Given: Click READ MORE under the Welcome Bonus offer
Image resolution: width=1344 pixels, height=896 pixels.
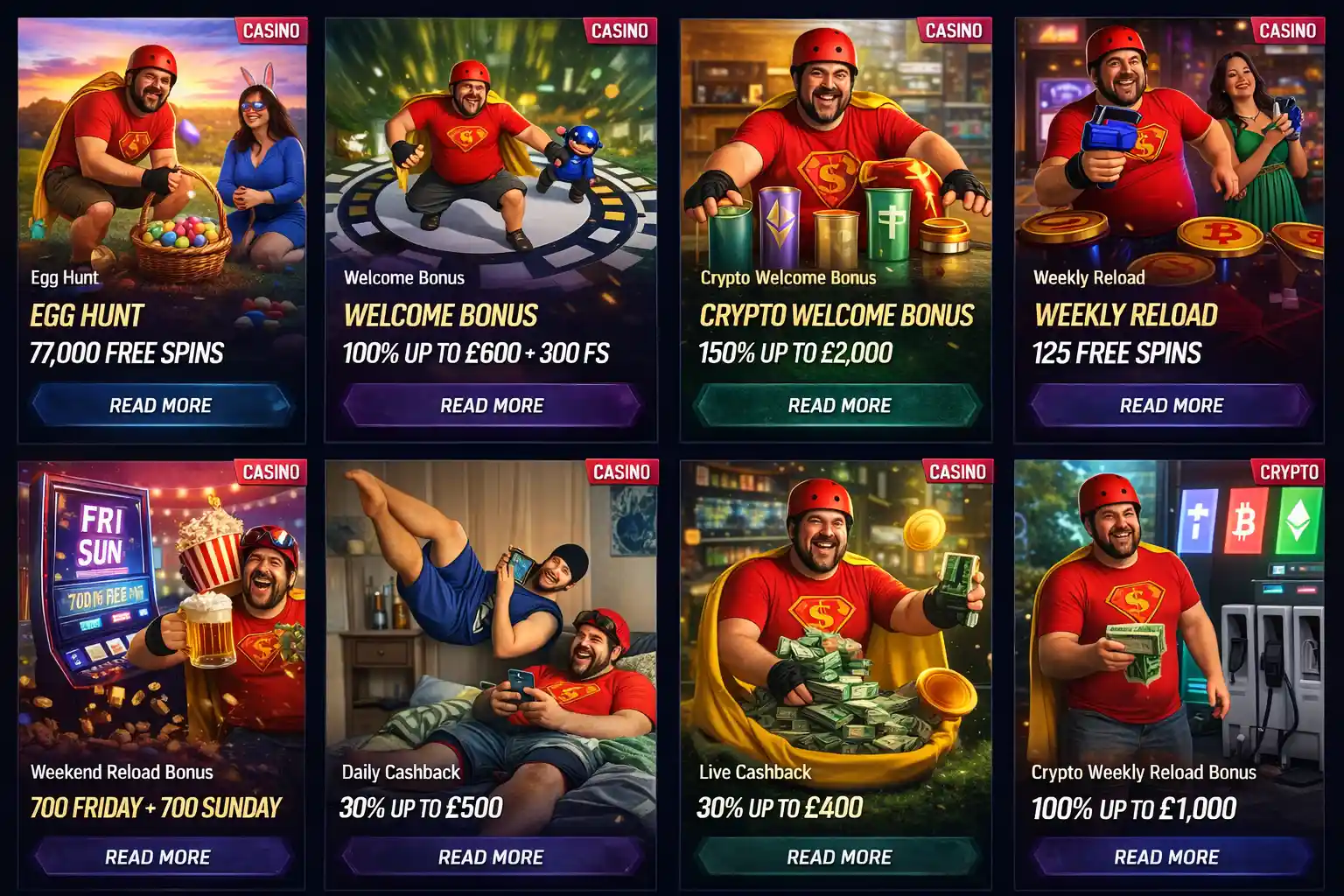Looking at the screenshot, I should coord(492,405).
